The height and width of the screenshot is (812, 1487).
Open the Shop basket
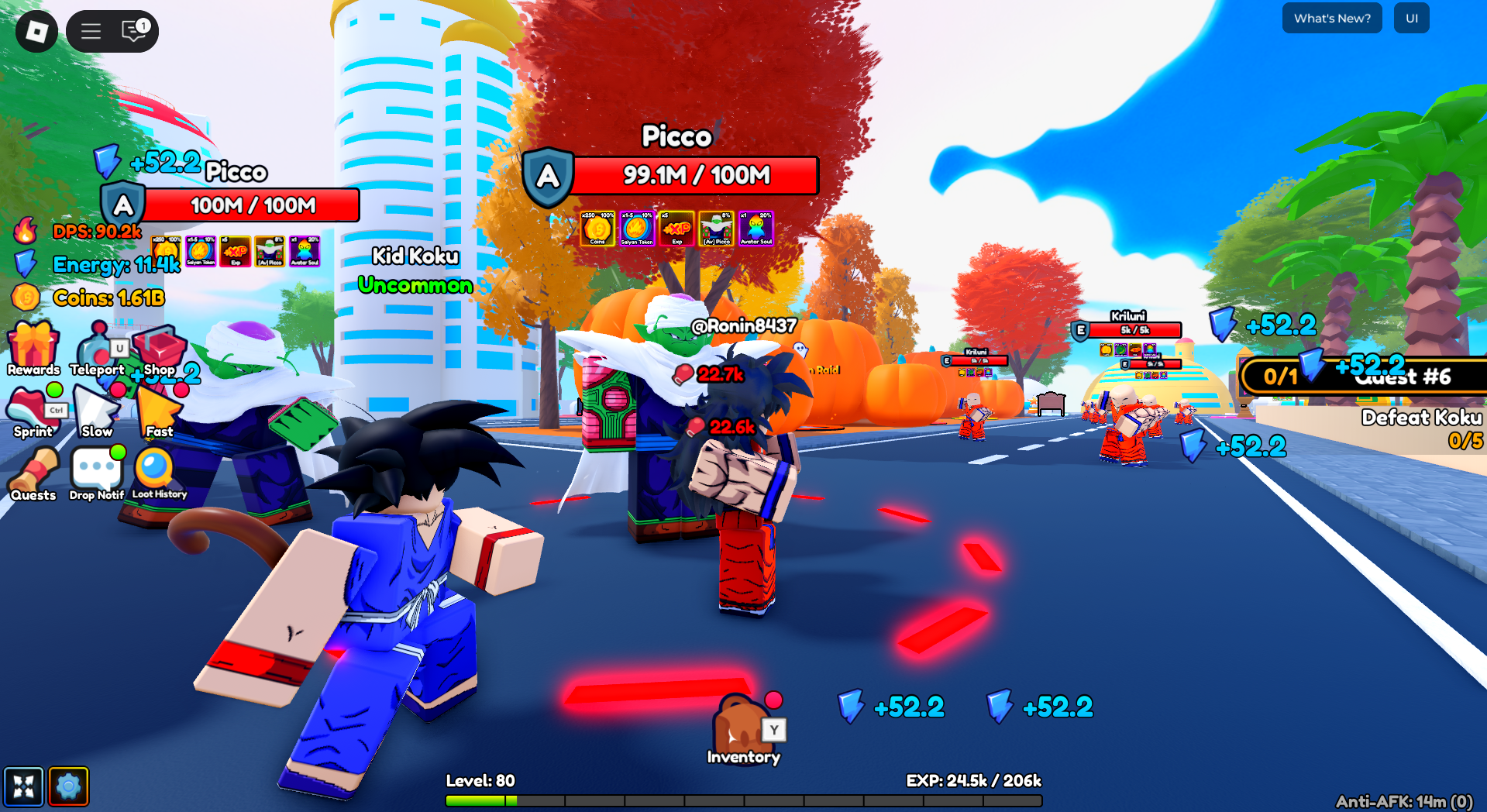(159, 349)
